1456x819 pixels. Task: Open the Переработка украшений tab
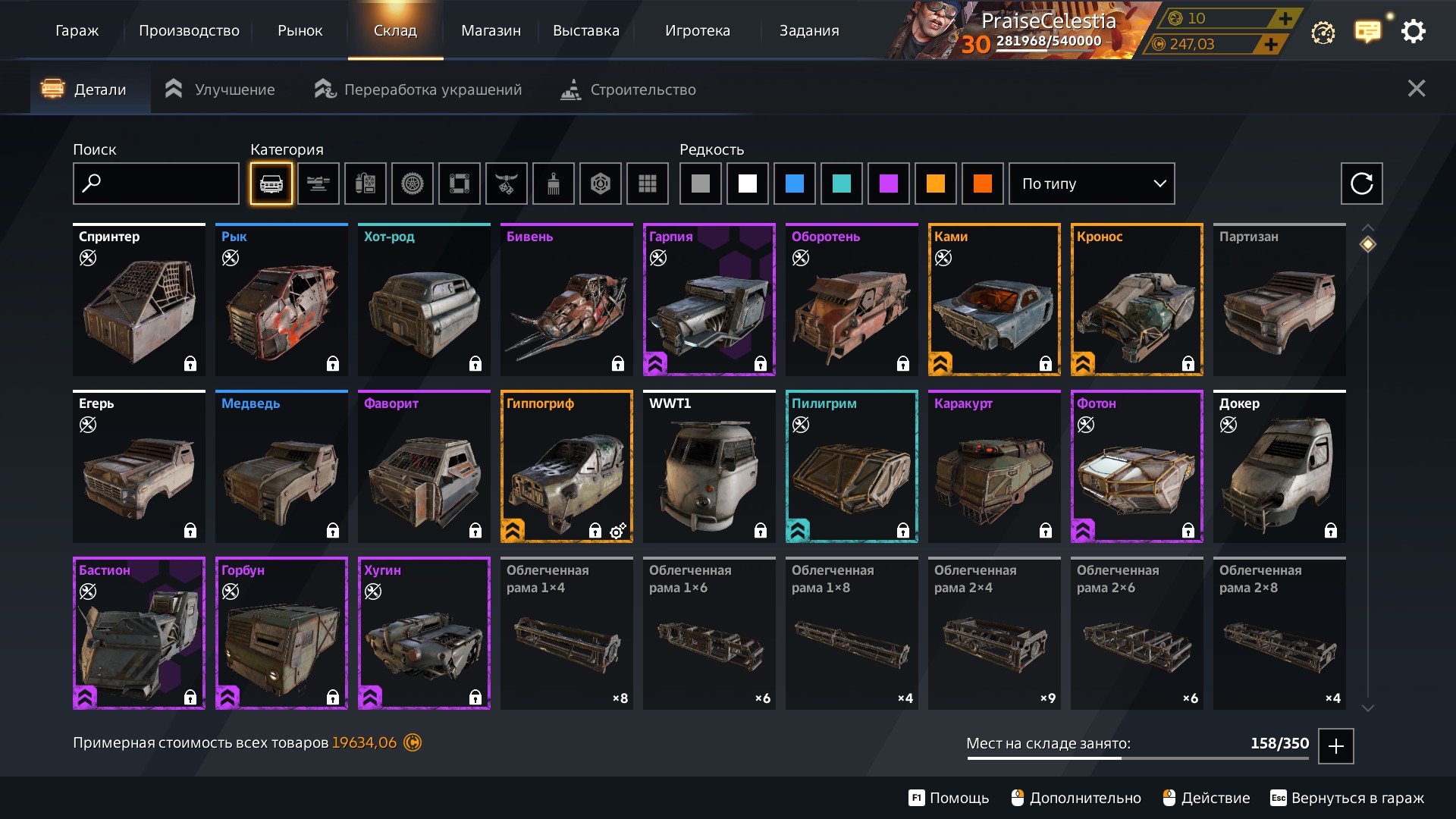click(x=419, y=89)
